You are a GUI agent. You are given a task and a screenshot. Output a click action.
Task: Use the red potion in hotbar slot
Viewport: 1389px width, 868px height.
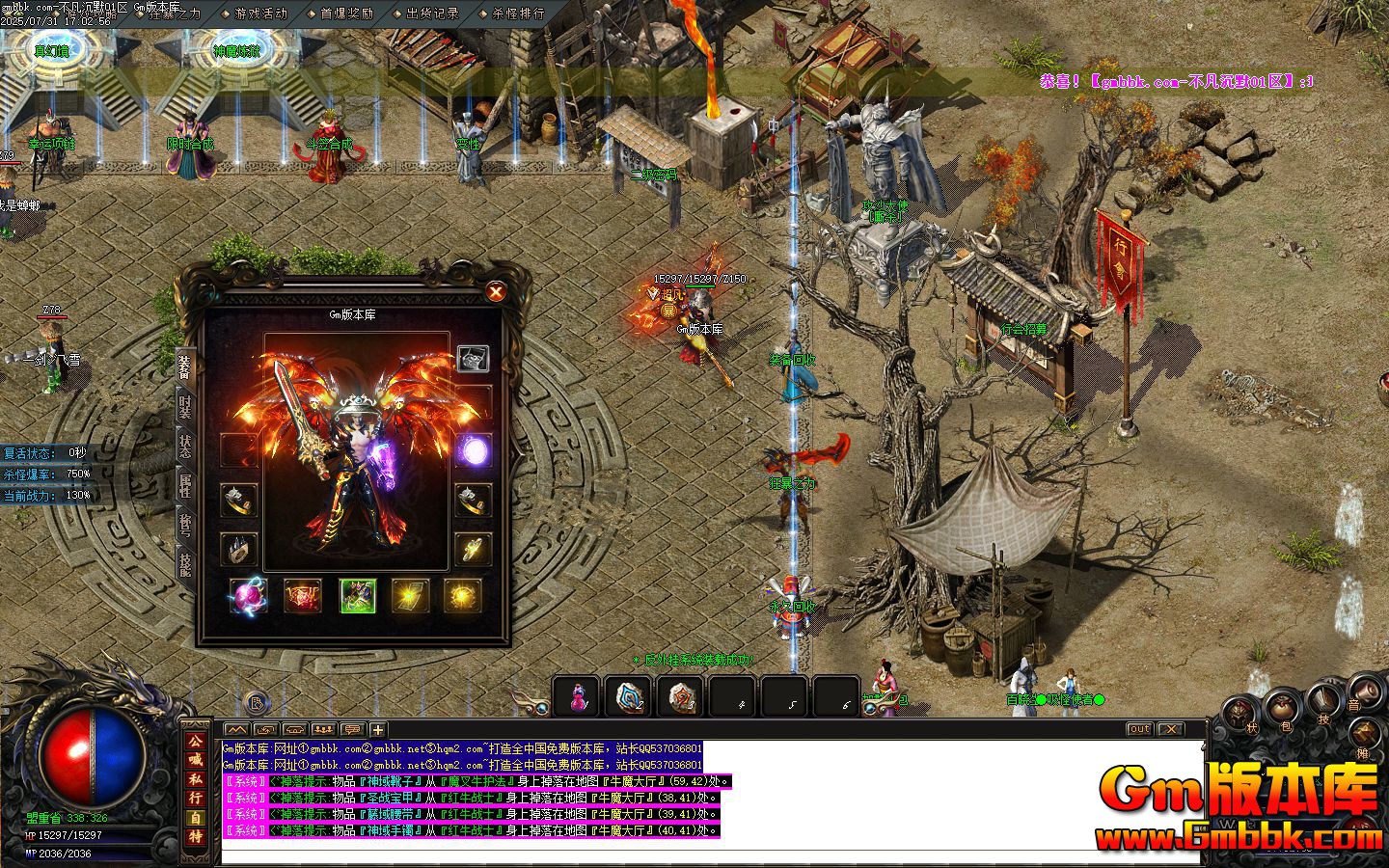click(x=577, y=696)
